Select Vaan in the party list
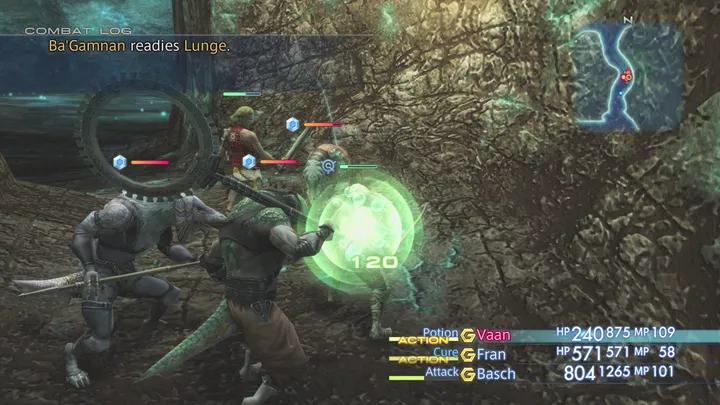The image size is (720, 405). click(x=493, y=335)
